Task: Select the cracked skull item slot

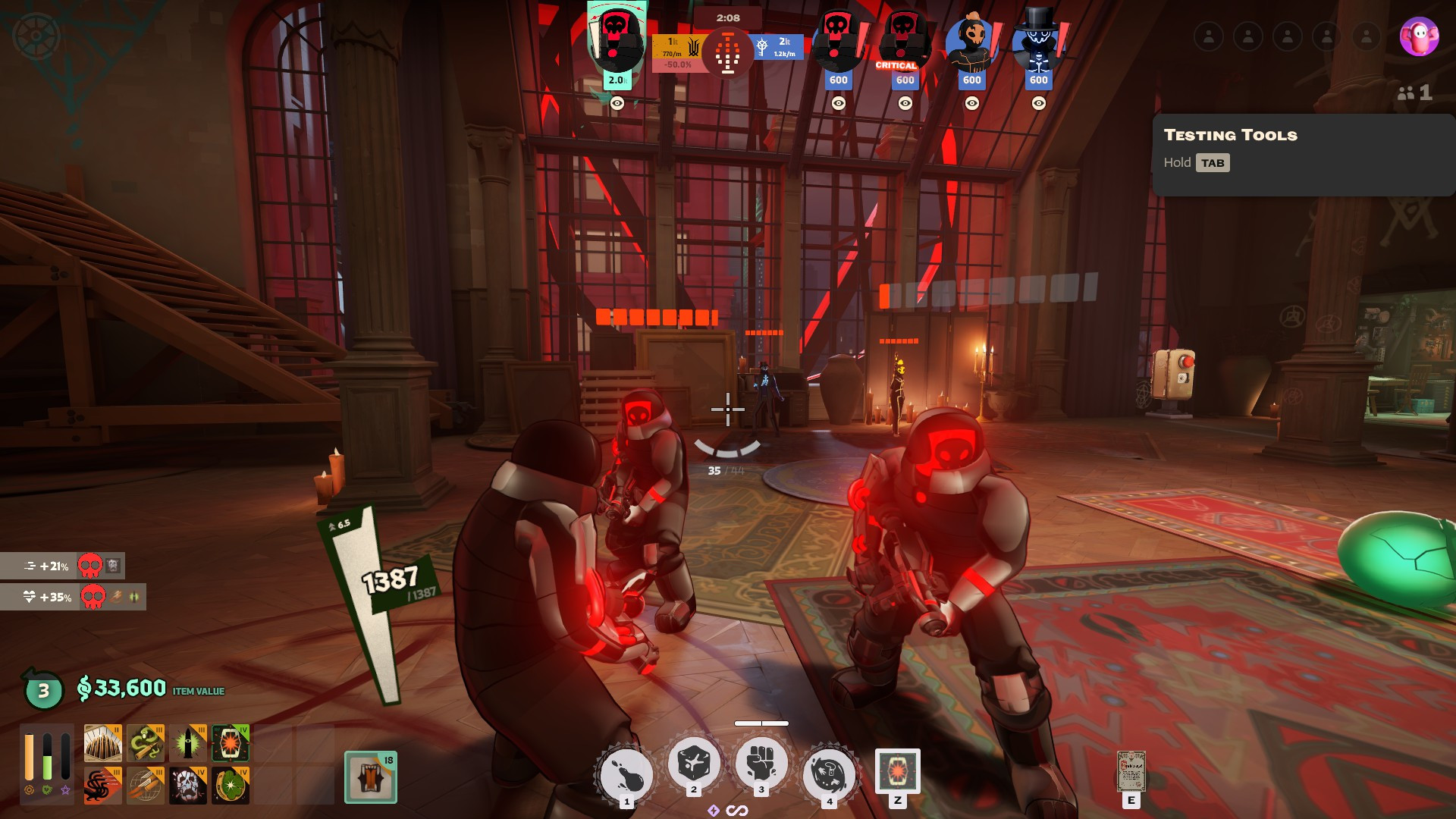Action: 188,785
